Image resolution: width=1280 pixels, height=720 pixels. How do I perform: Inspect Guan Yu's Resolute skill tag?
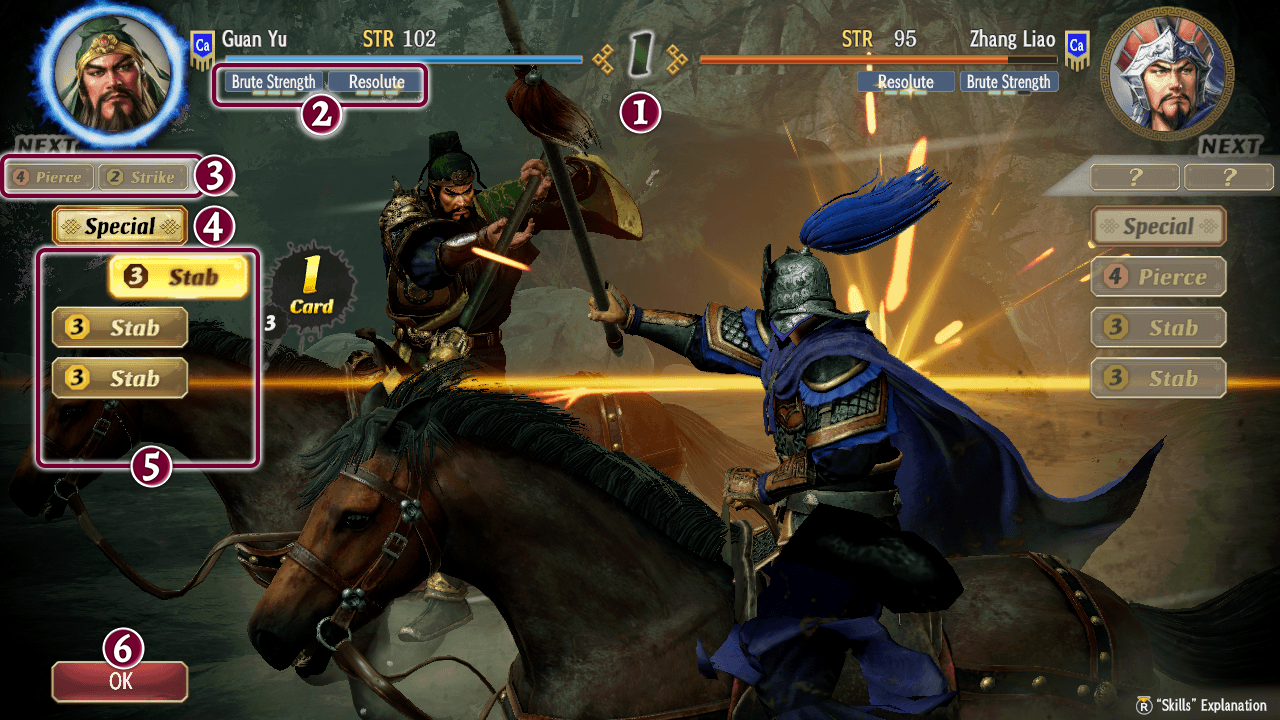376,82
